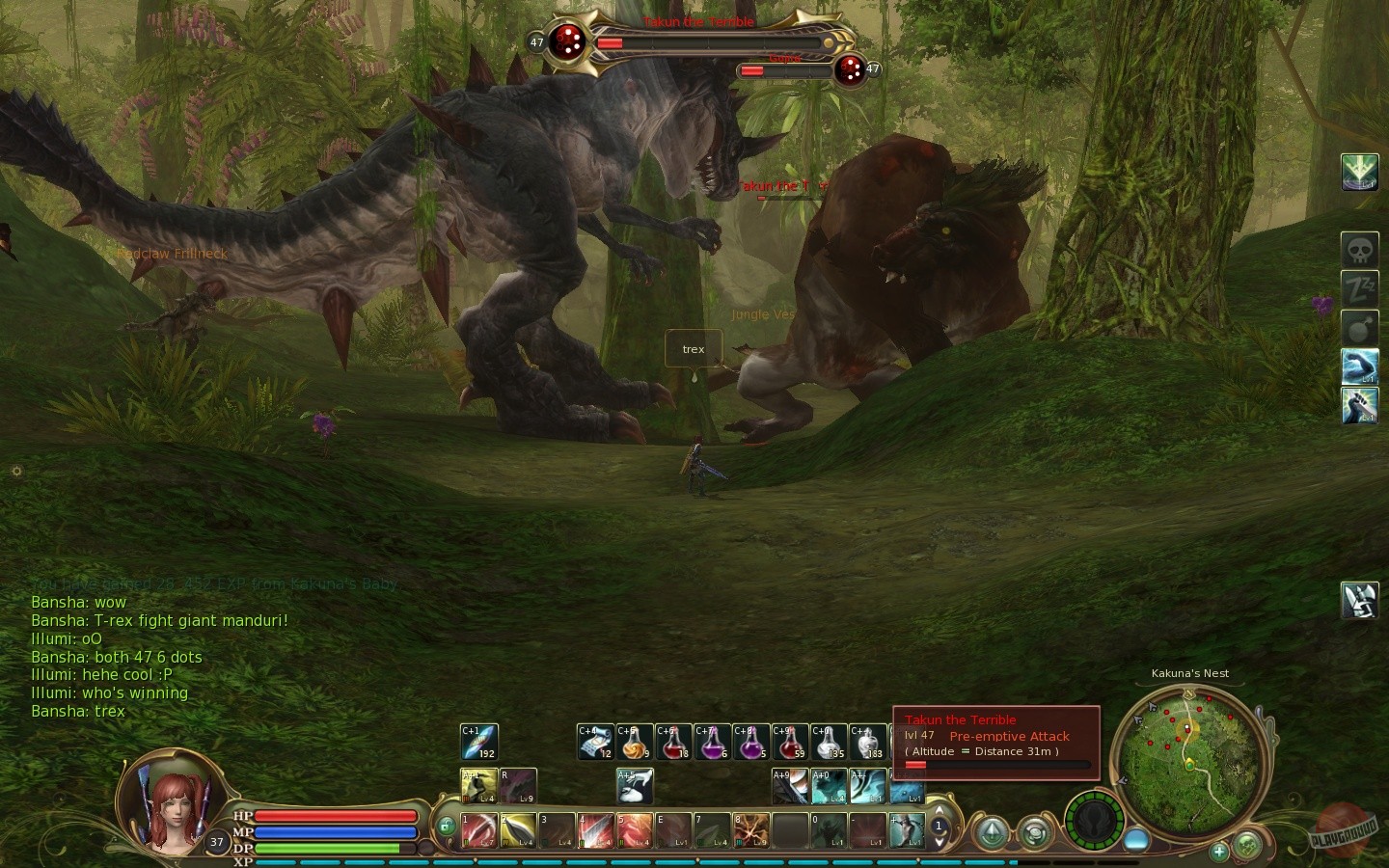Activate the dual-blade attack skill in hotbar slot 1
1389x868 pixels.
pos(478,830)
